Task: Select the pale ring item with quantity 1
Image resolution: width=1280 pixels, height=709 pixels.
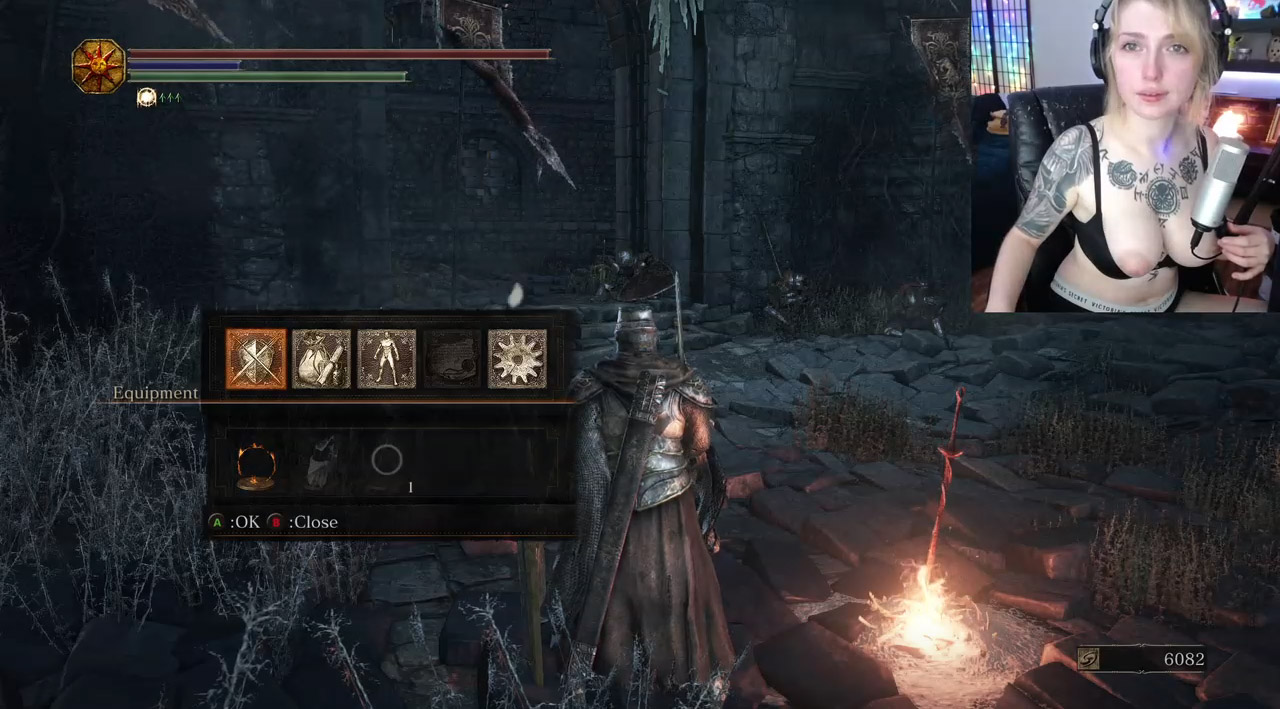Action: coord(387,462)
